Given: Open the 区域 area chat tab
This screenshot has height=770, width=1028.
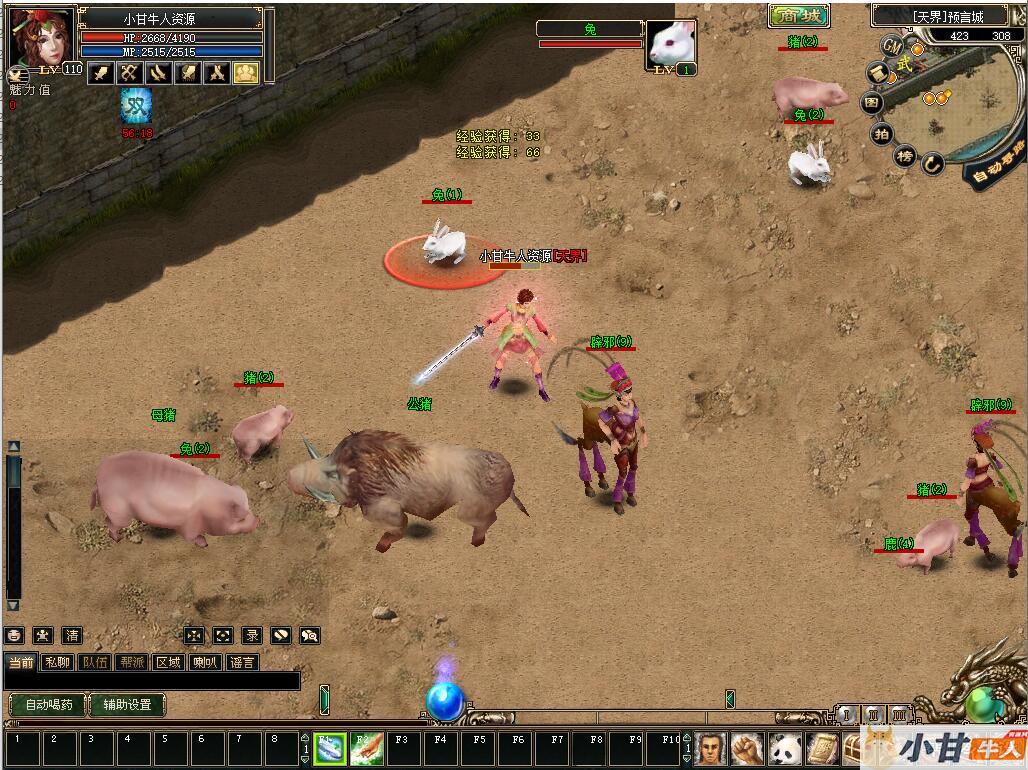Looking at the screenshot, I should click(x=169, y=662).
